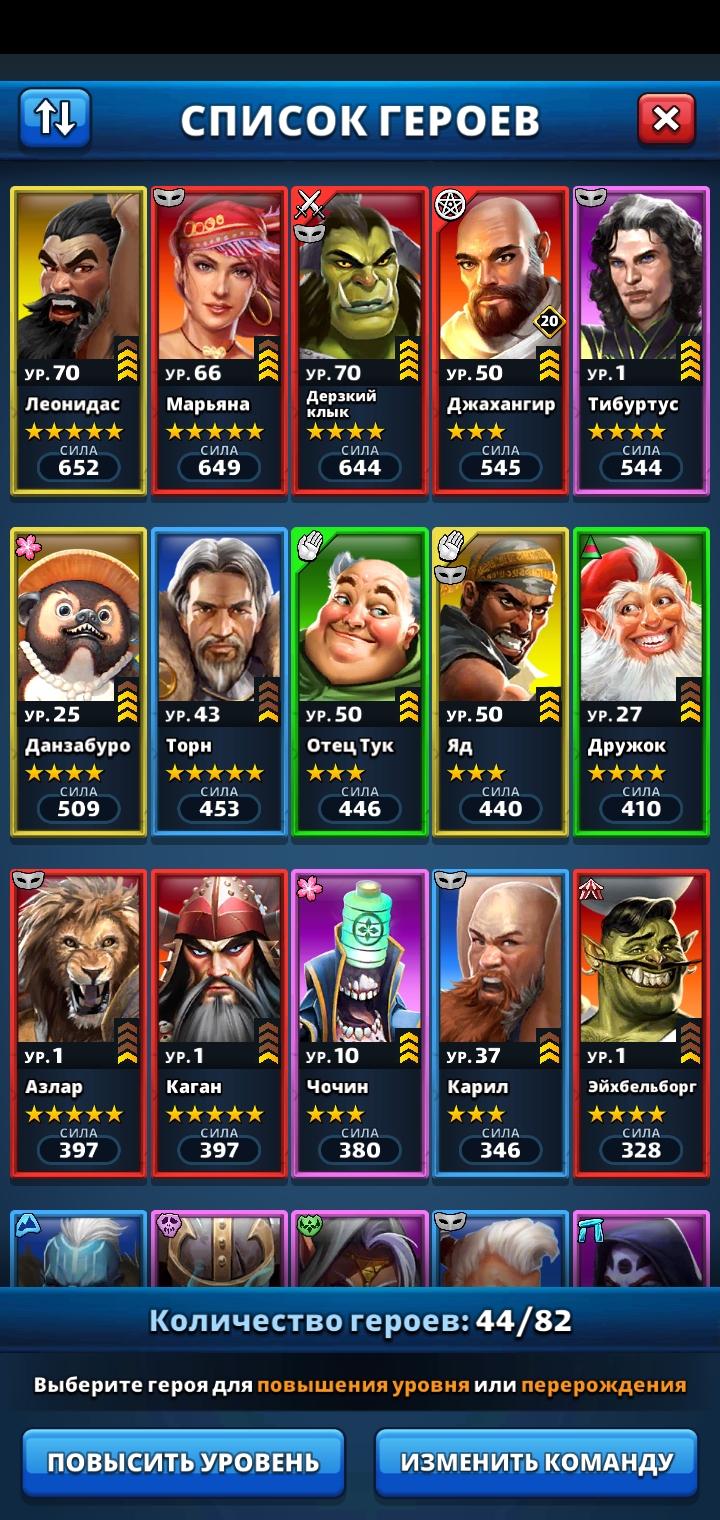This screenshot has height=1520, width=720.
Task: Select the Каган hero card
Action: click(219, 1022)
